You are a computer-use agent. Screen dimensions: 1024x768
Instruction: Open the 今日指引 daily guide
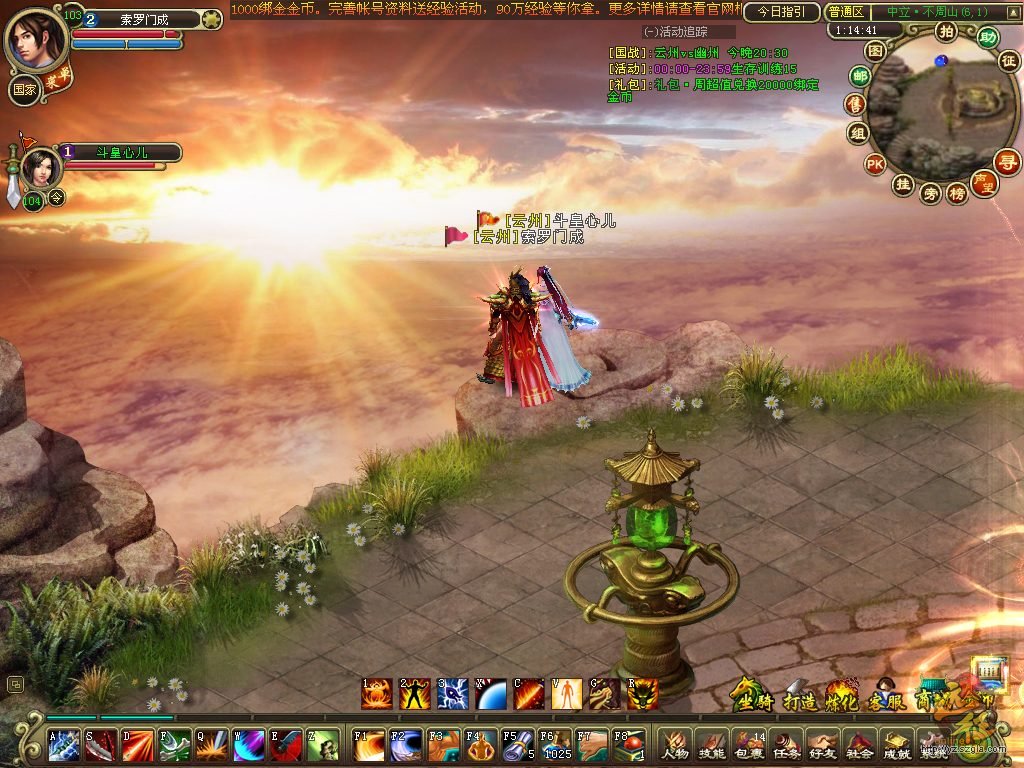(x=781, y=12)
